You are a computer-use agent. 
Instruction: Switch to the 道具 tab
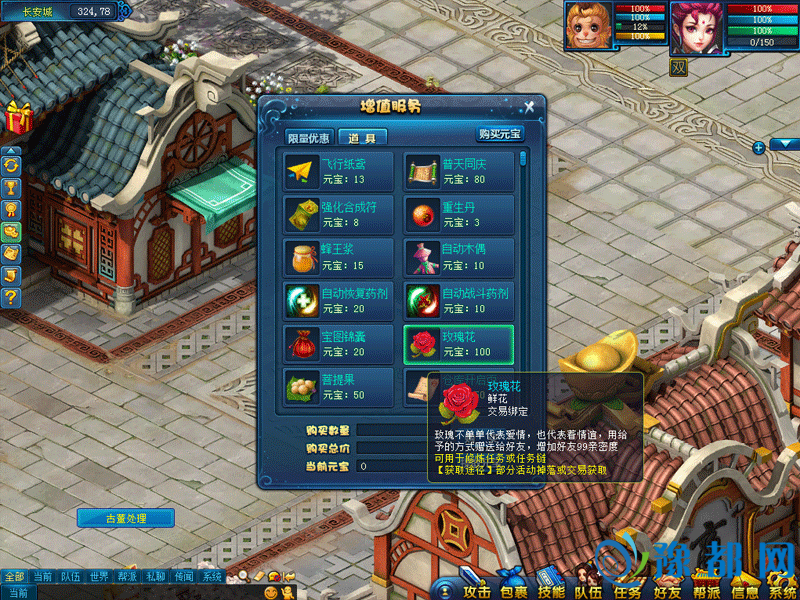[362, 138]
